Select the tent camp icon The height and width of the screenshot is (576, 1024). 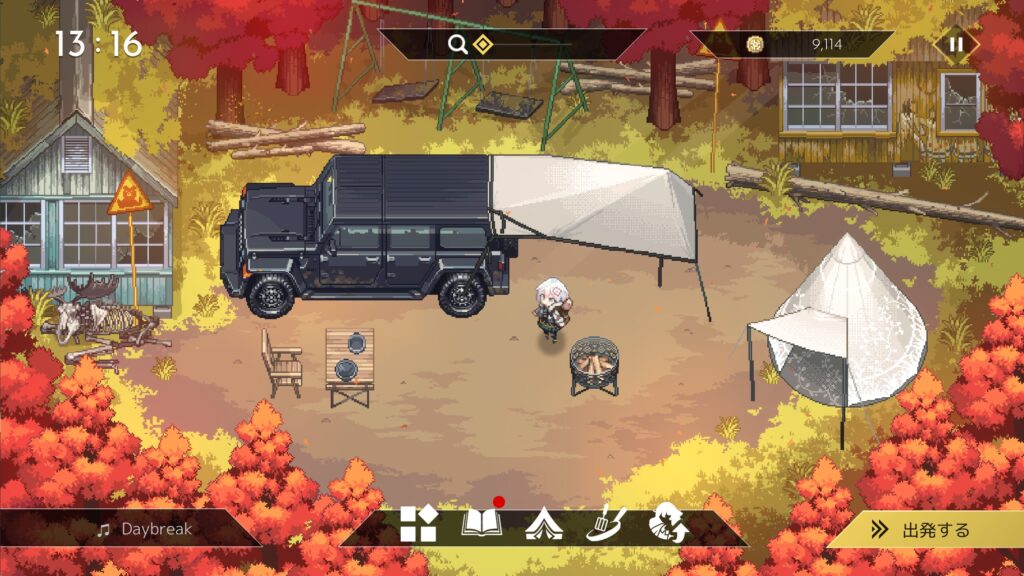[x=543, y=524]
